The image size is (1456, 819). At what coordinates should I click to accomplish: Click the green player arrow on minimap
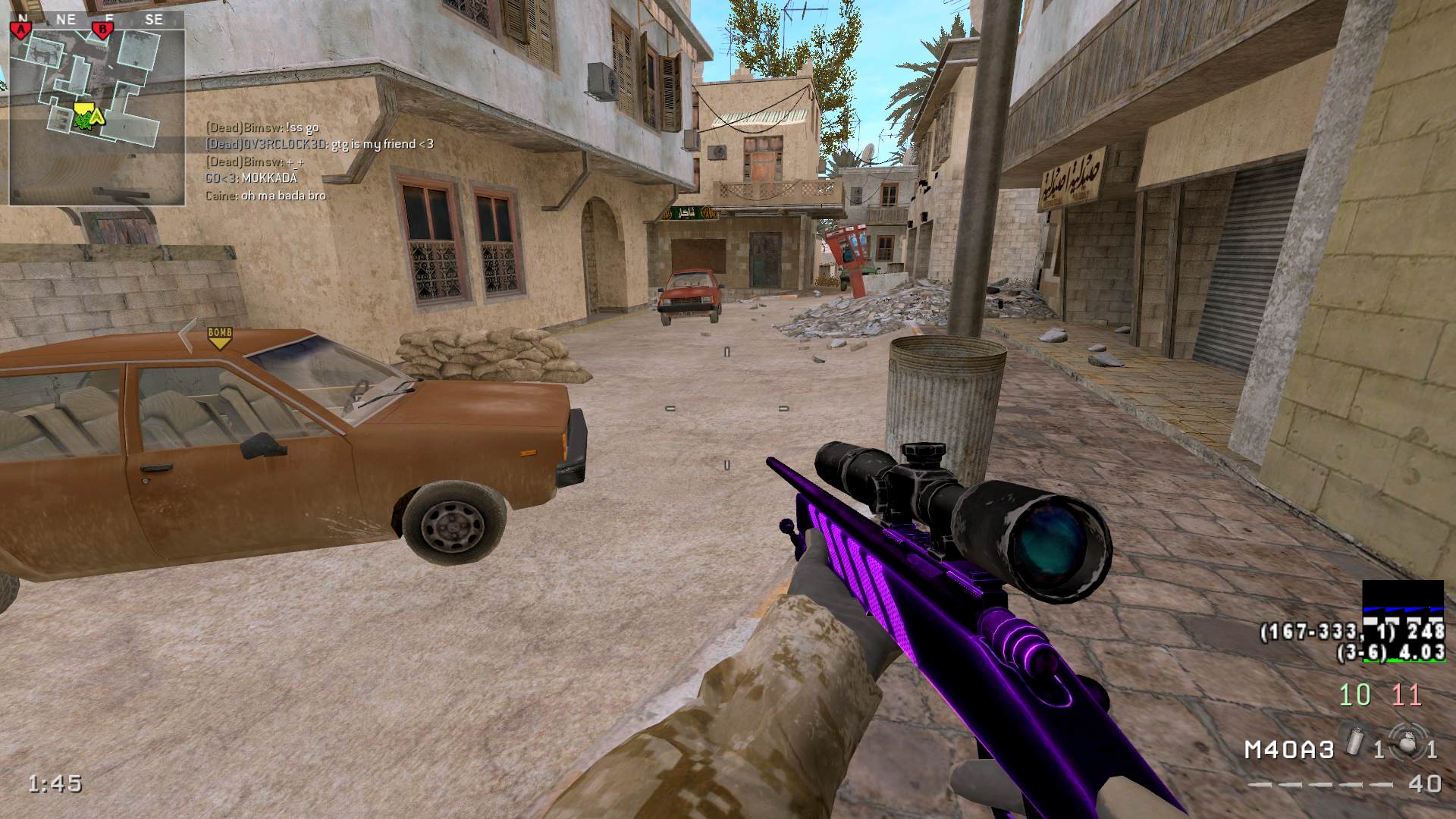82,119
